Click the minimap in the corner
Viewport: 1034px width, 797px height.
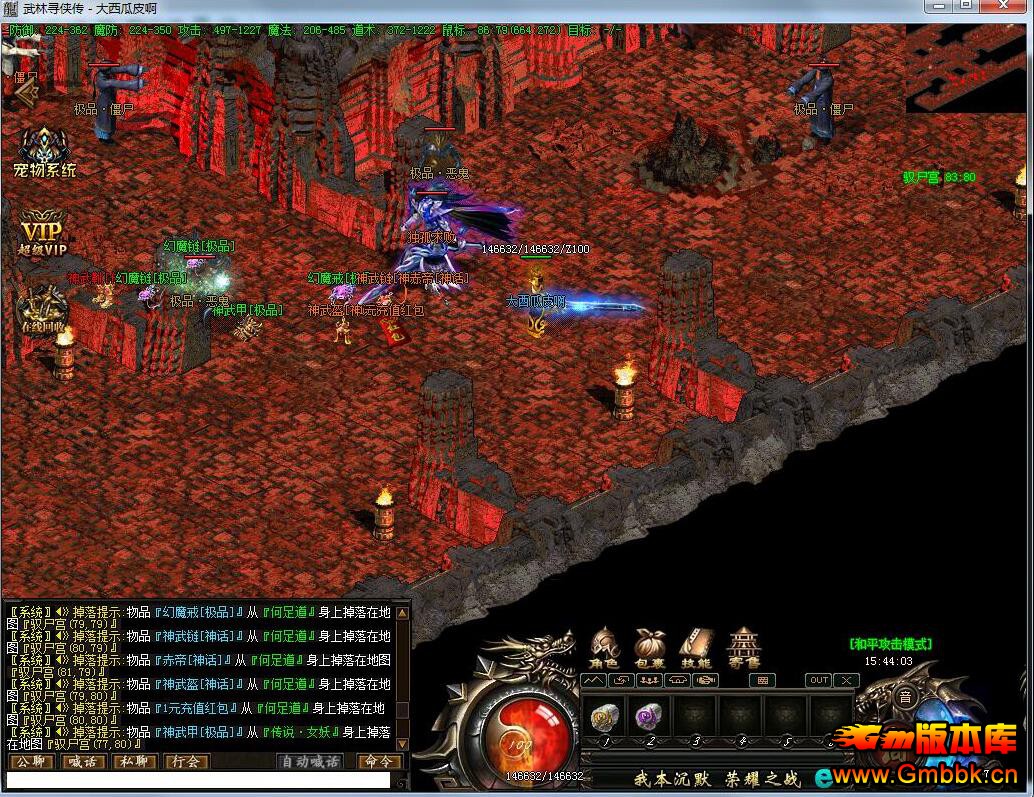click(965, 68)
